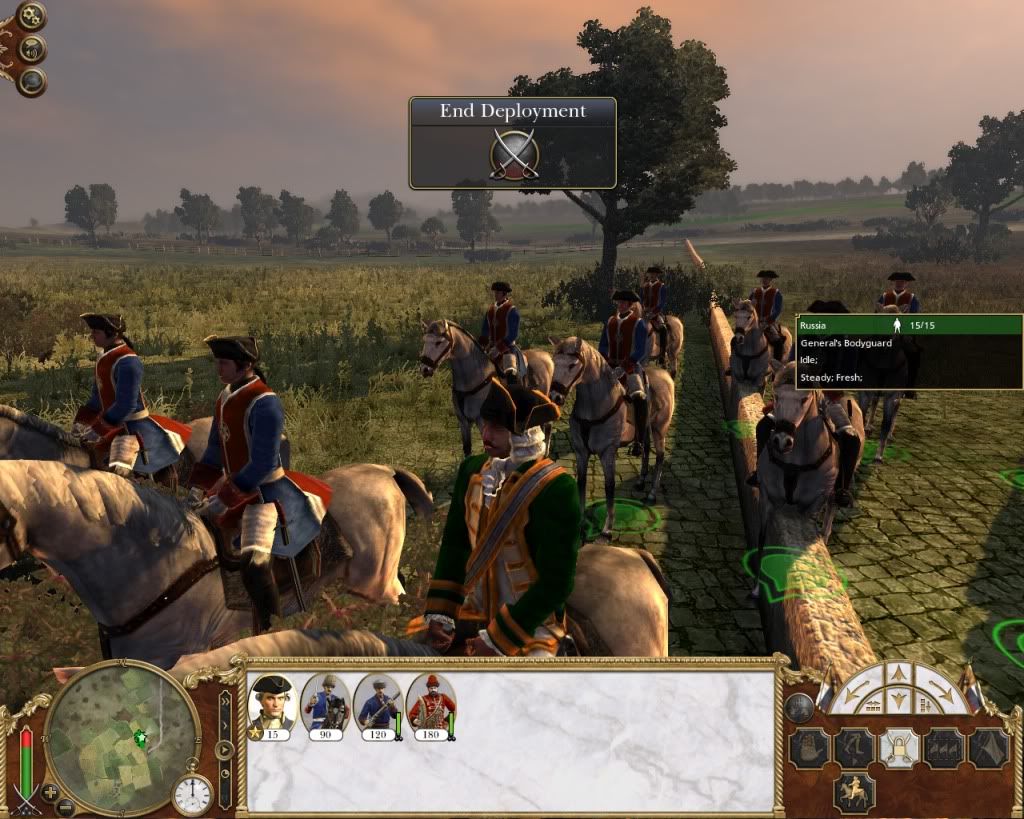The height and width of the screenshot is (819, 1024).
Task: Pick the 180-man red-coated unit card
Action: click(431, 705)
